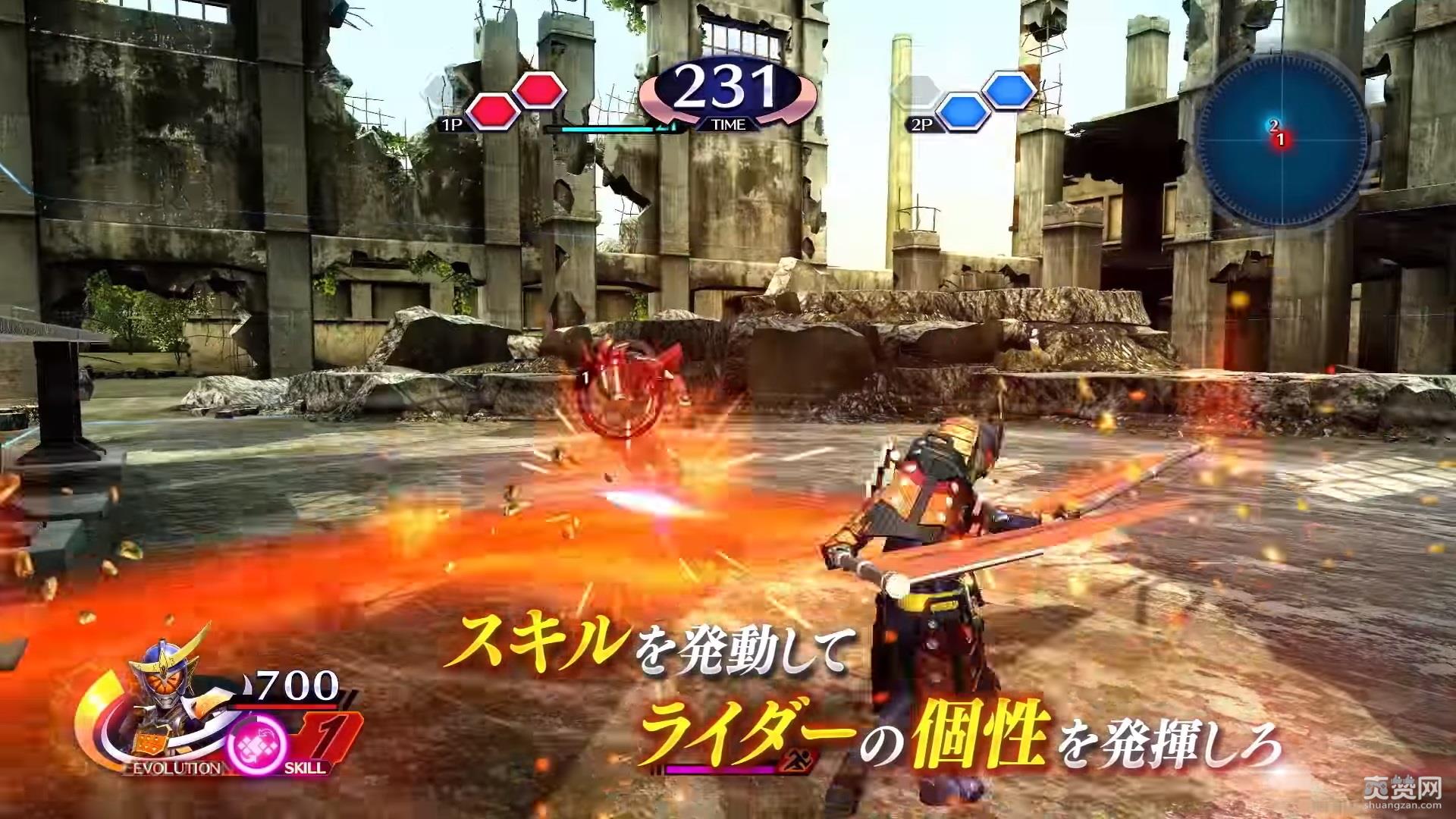Click the player 2 dot on the minimap

[1273, 125]
